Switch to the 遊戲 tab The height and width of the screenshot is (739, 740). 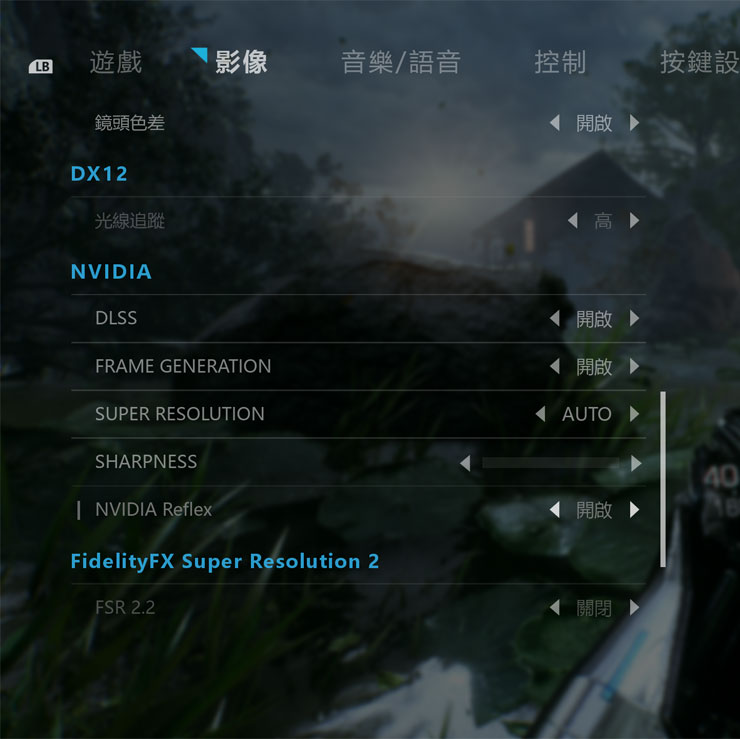tap(116, 62)
